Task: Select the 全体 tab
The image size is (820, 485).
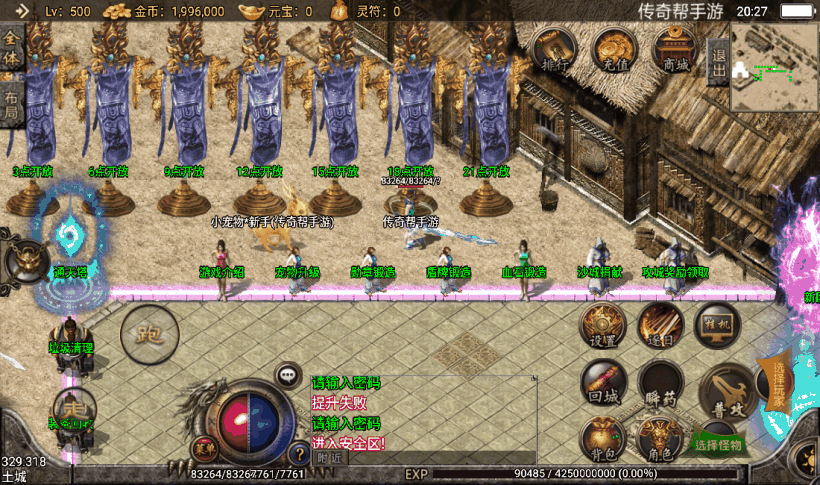Action: coord(11,48)
